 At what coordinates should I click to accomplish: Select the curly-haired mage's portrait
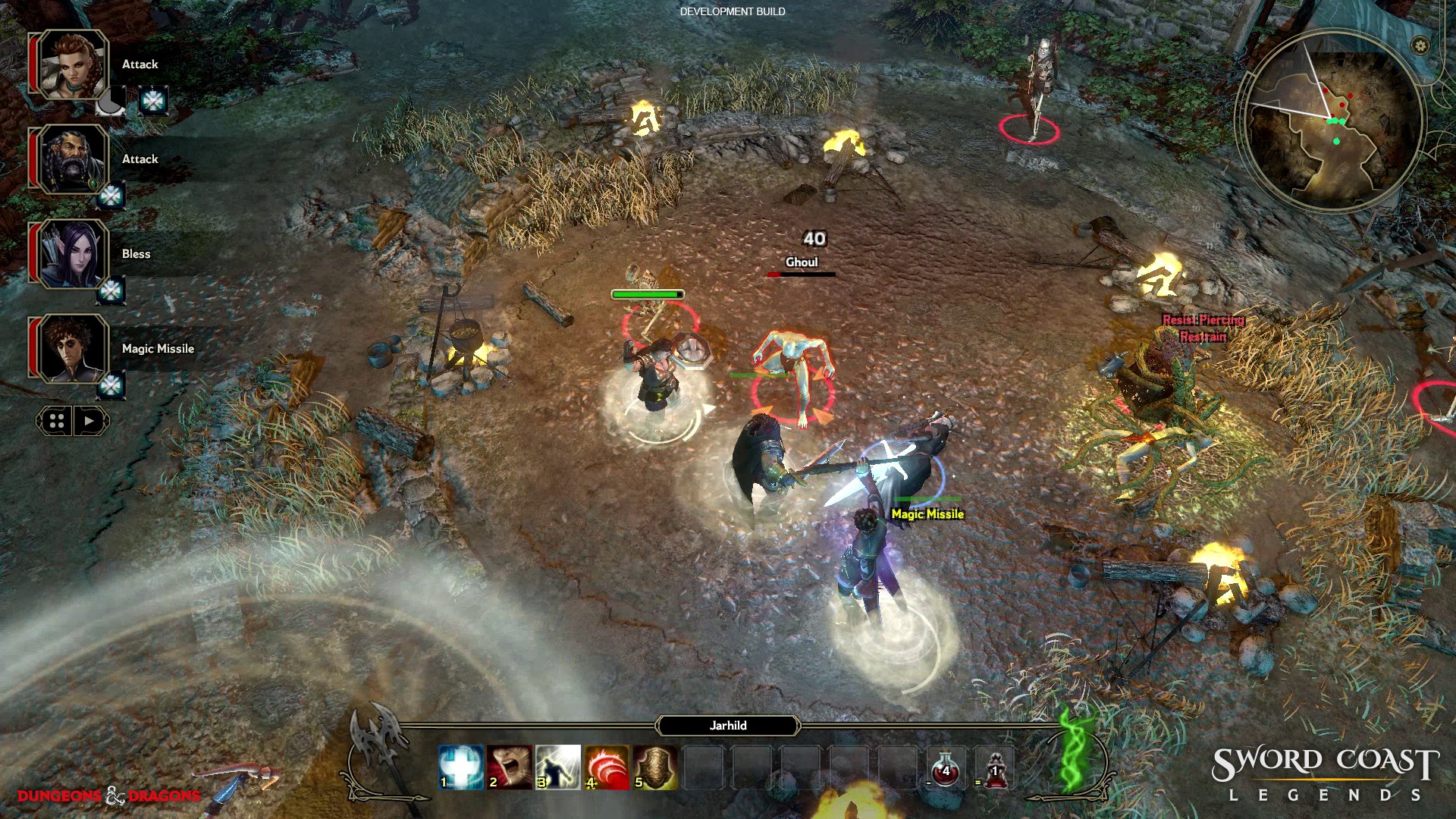click(73, 349)
